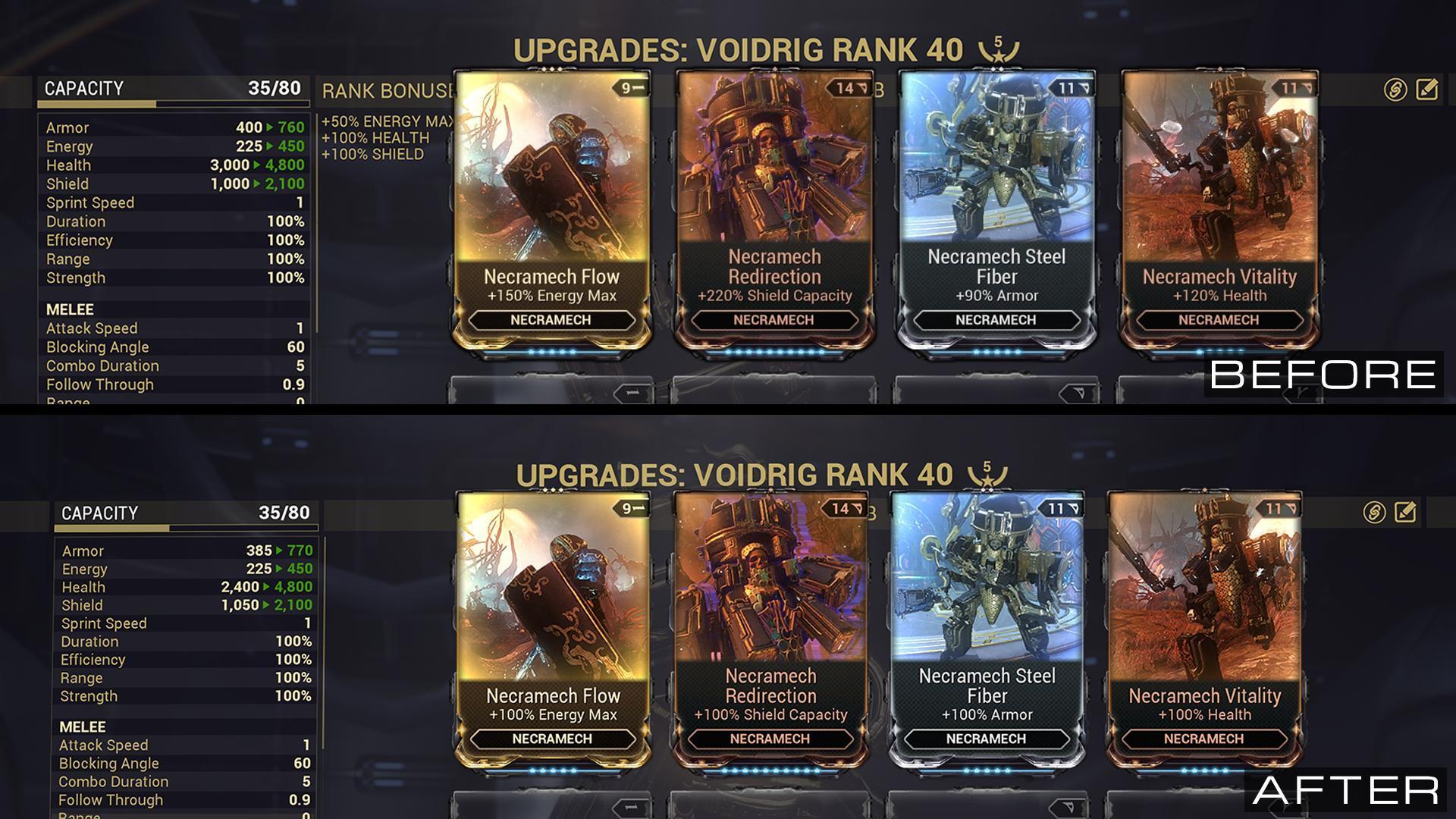
Task: Expand the MELEE stats section
Action: click(69, 309)
